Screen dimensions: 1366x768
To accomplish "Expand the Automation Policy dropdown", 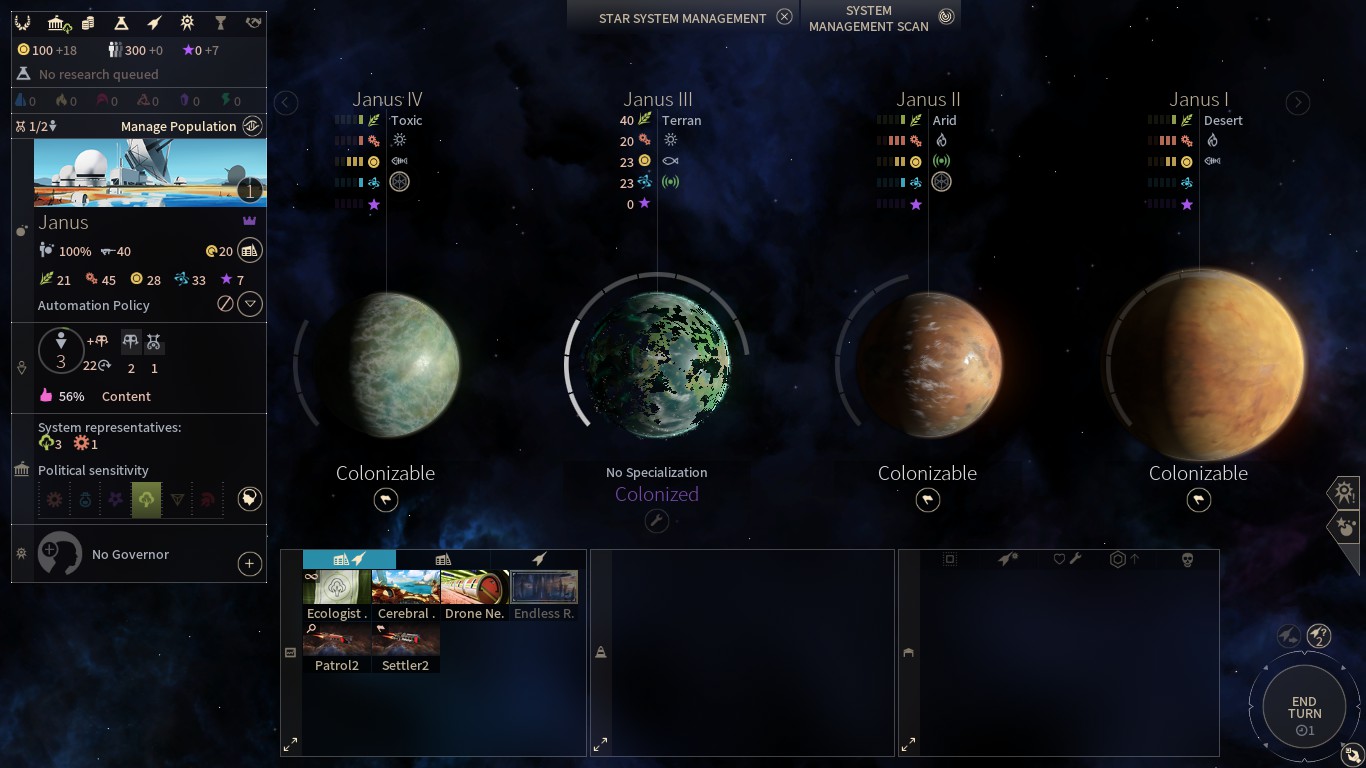I will [250, 304].
